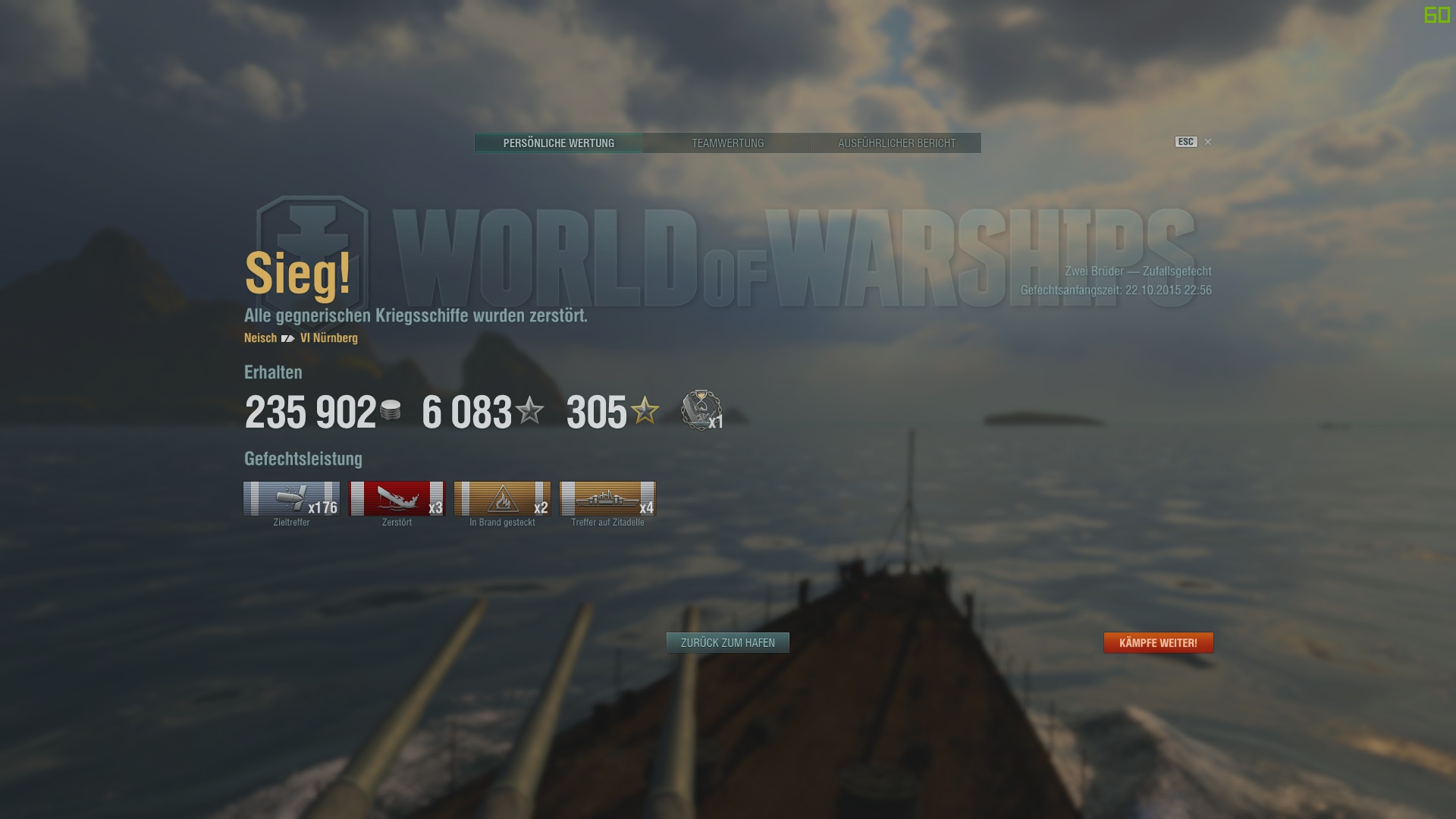Select the Treffer auf Zitadelle ribbon
1456x819 pixels.
coord(607,499)
